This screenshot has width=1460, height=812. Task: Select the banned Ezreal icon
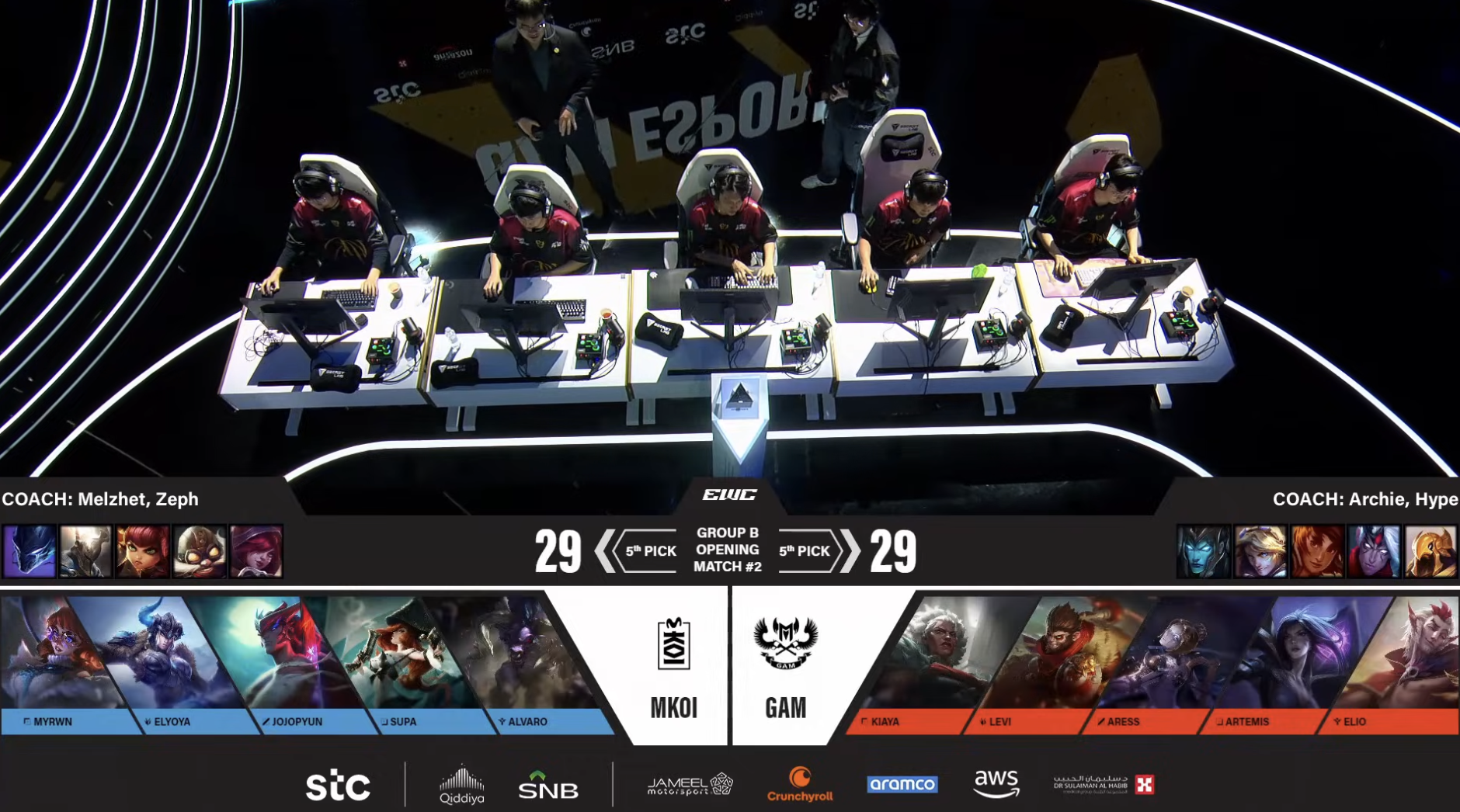point(1260,551)
